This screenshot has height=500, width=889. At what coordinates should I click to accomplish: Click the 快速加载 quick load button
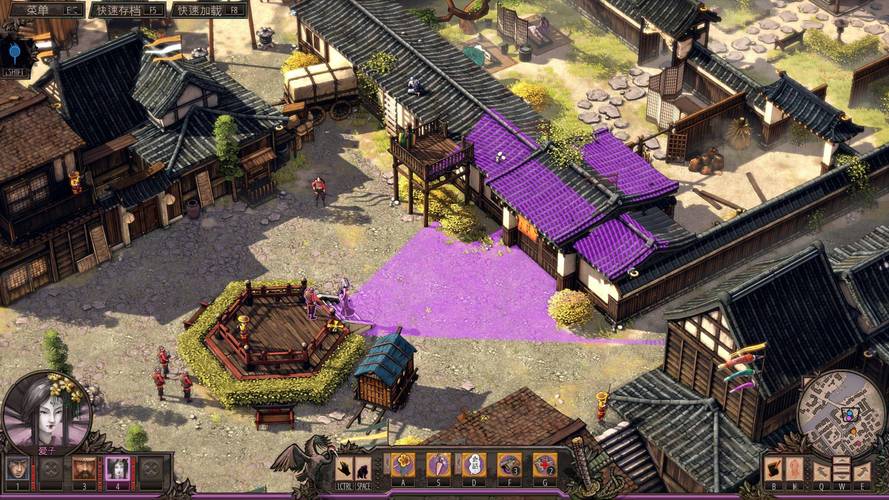coord(208,9)
